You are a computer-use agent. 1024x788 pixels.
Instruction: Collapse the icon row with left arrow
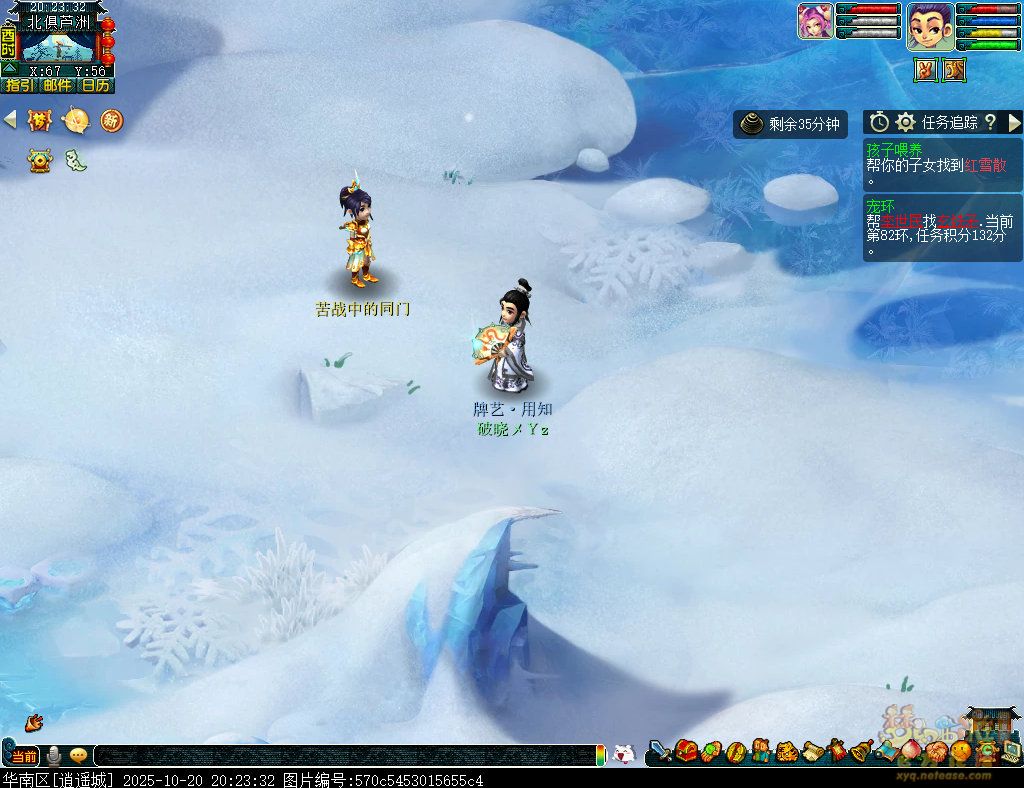(x=10, y=120)
